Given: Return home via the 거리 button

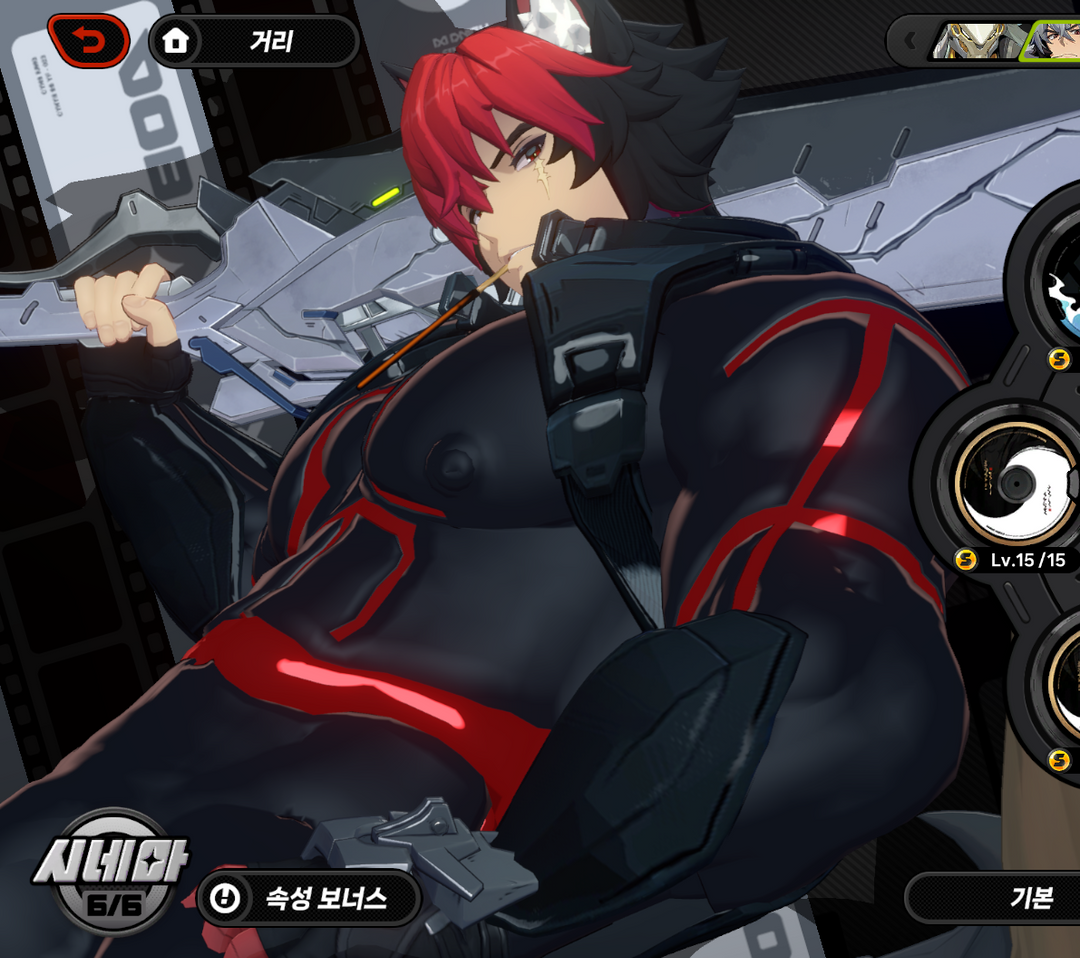Looking at the screenshot, I should 254,42.
